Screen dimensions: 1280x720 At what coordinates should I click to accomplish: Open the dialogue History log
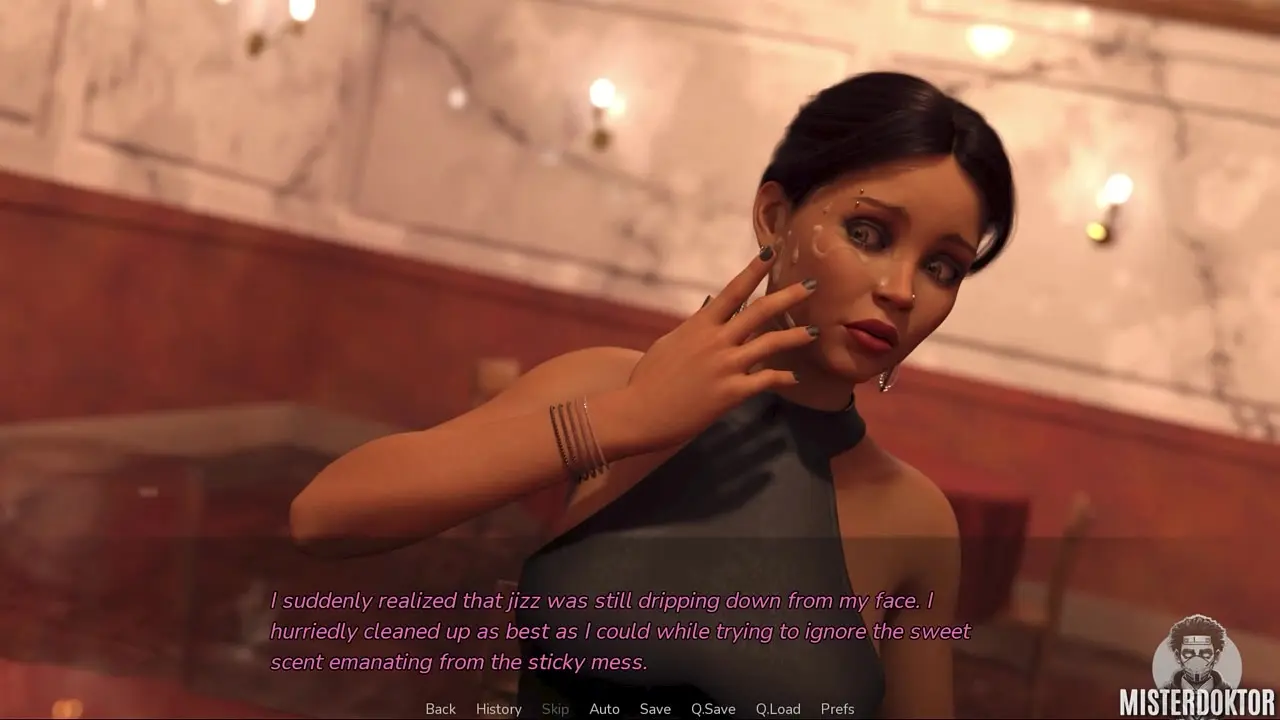[498, 709]
